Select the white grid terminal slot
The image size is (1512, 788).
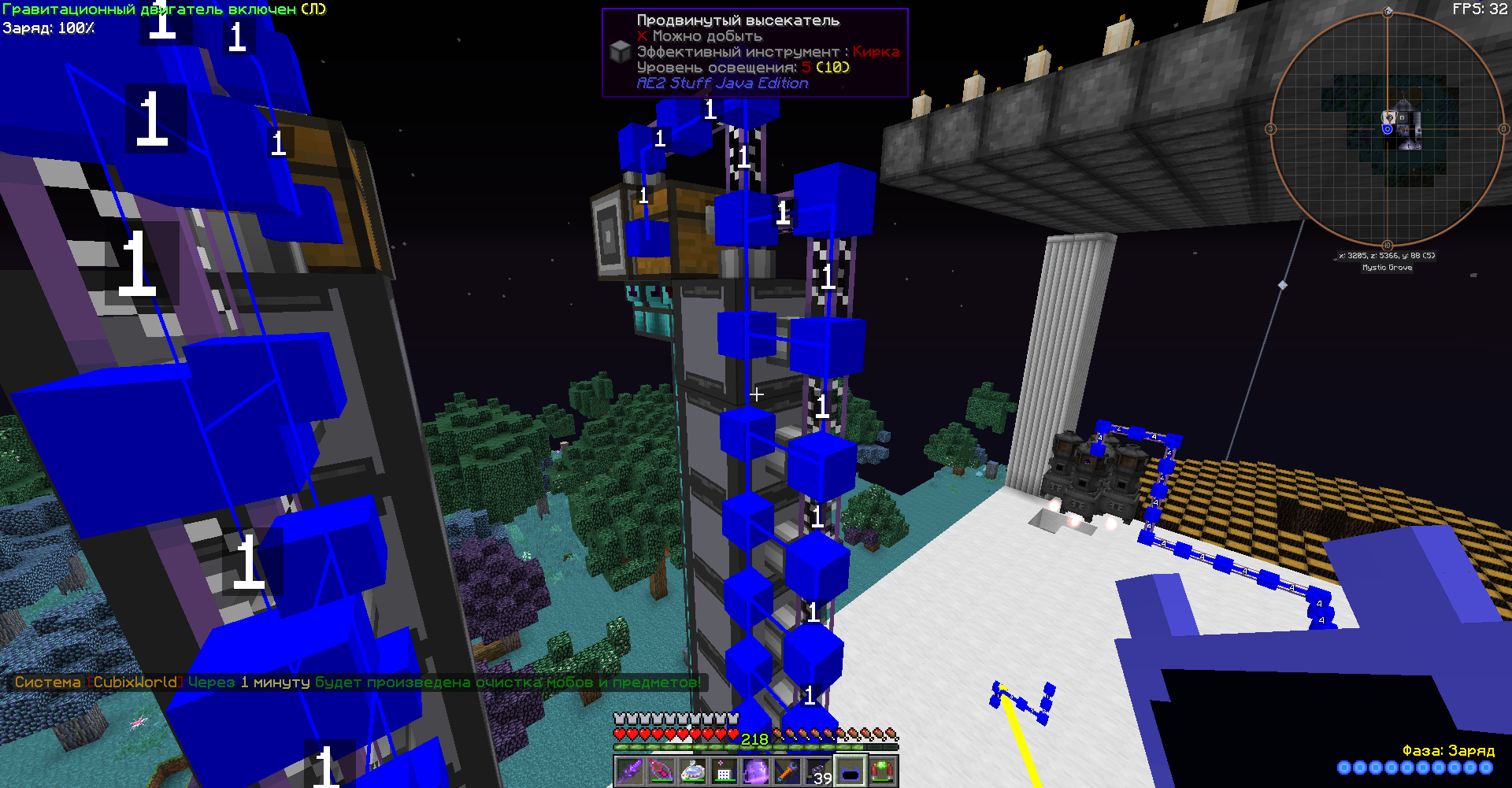coord(724,771)
